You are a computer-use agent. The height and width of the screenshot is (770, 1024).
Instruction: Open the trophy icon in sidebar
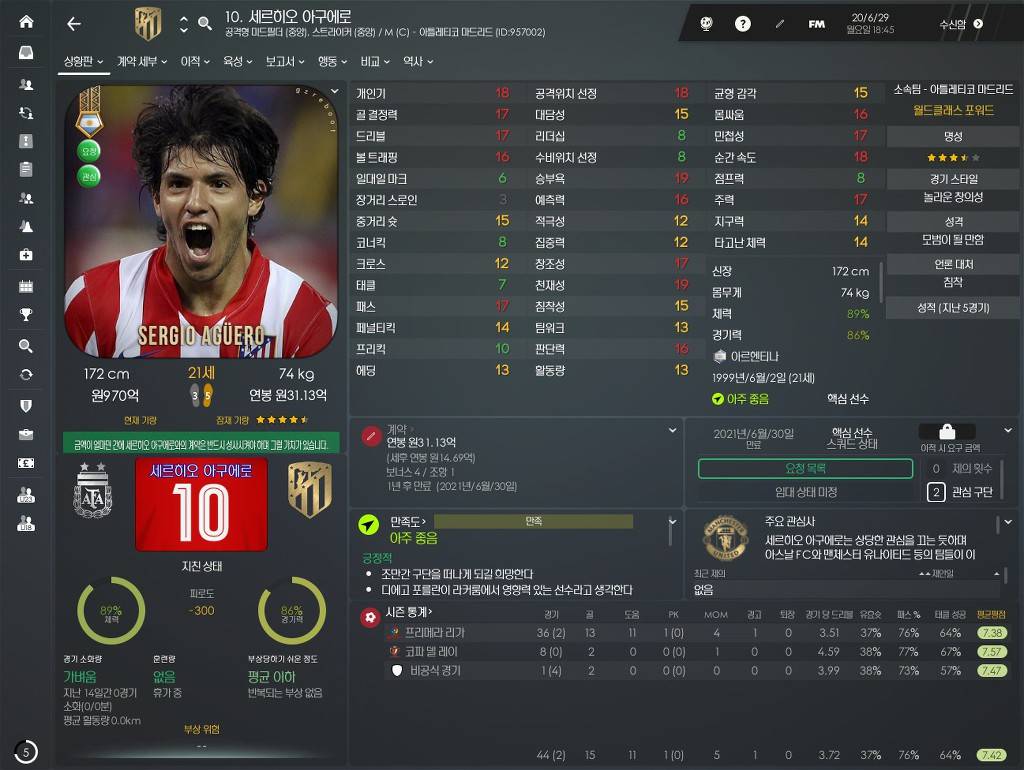26,315
